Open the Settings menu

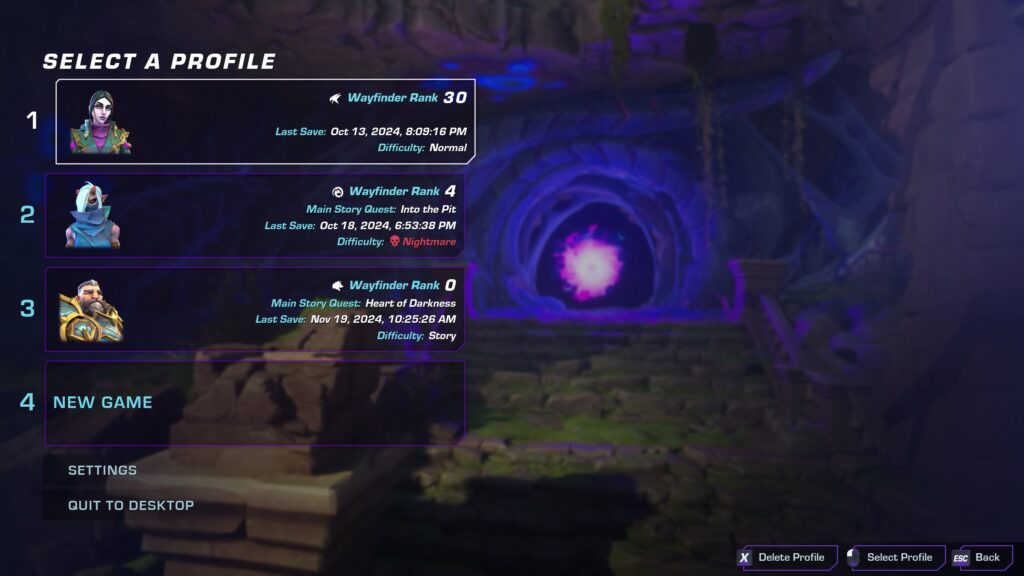click(x=102, y=470)
